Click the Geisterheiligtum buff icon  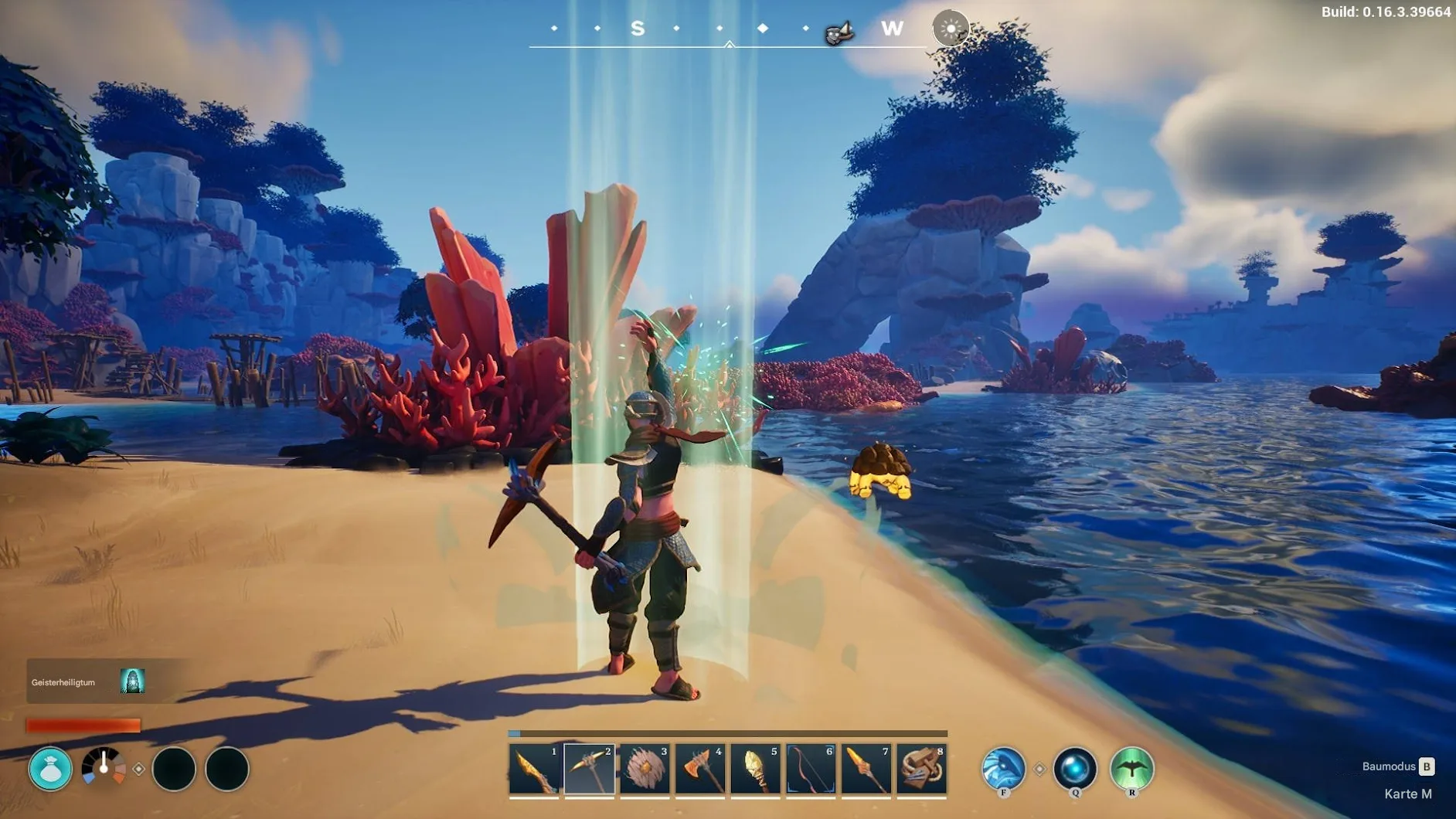[x=132, y=681]
